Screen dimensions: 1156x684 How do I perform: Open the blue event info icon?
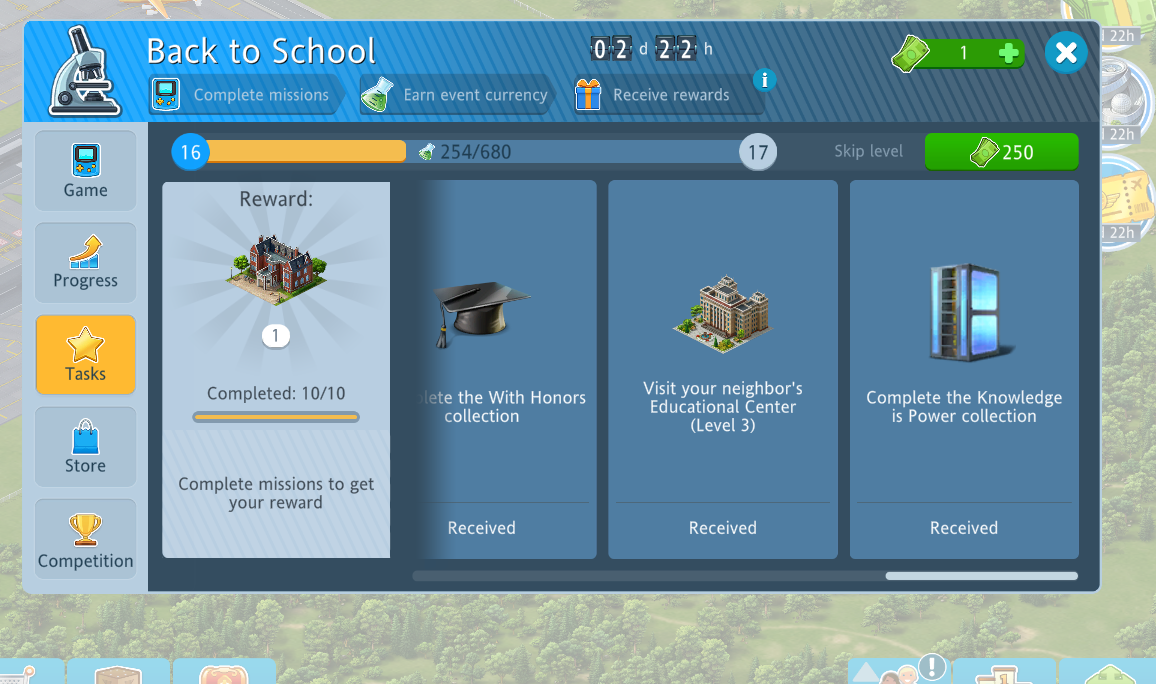point(764,79)
